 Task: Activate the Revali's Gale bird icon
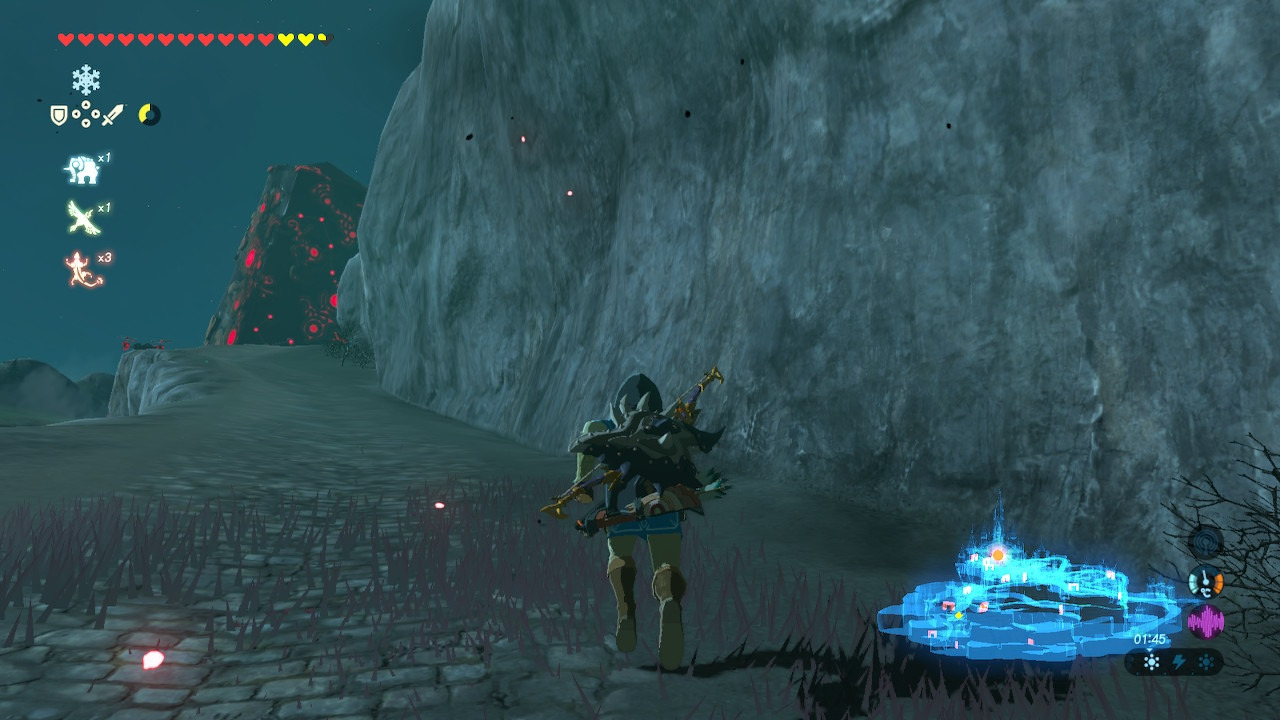(83, 218)
